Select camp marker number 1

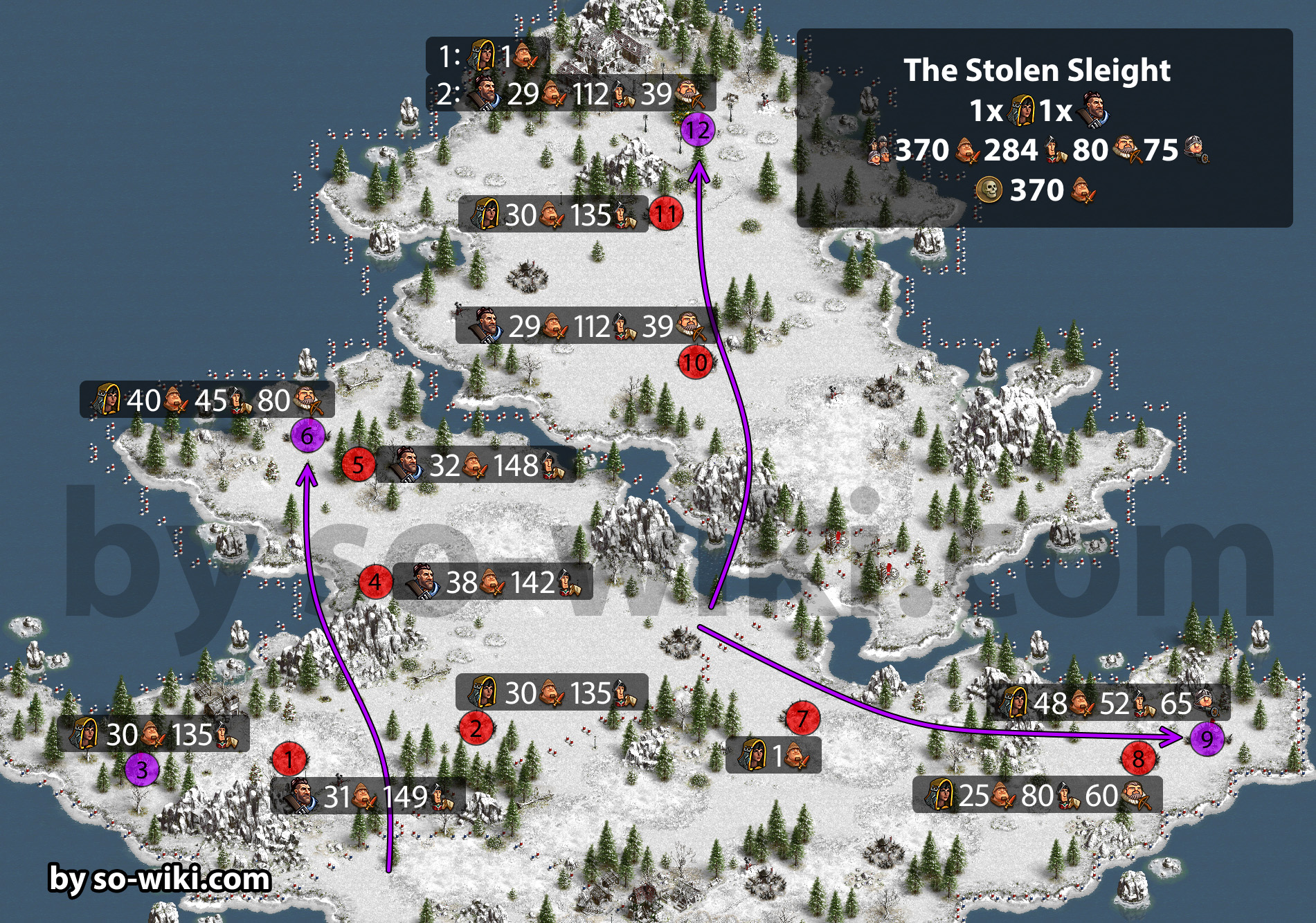click(289, 759)
